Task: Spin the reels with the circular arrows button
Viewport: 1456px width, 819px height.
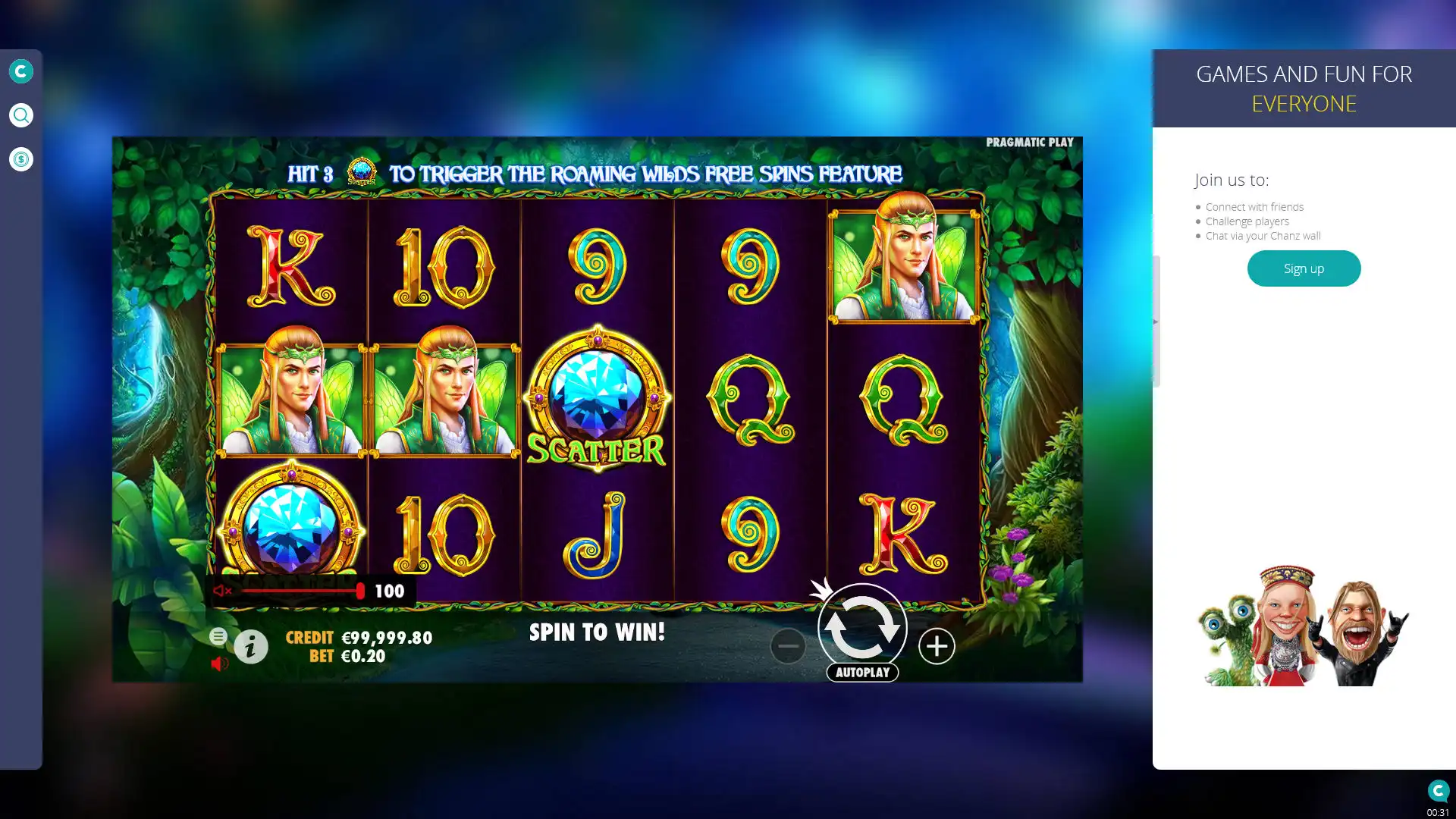Action: 862,628
